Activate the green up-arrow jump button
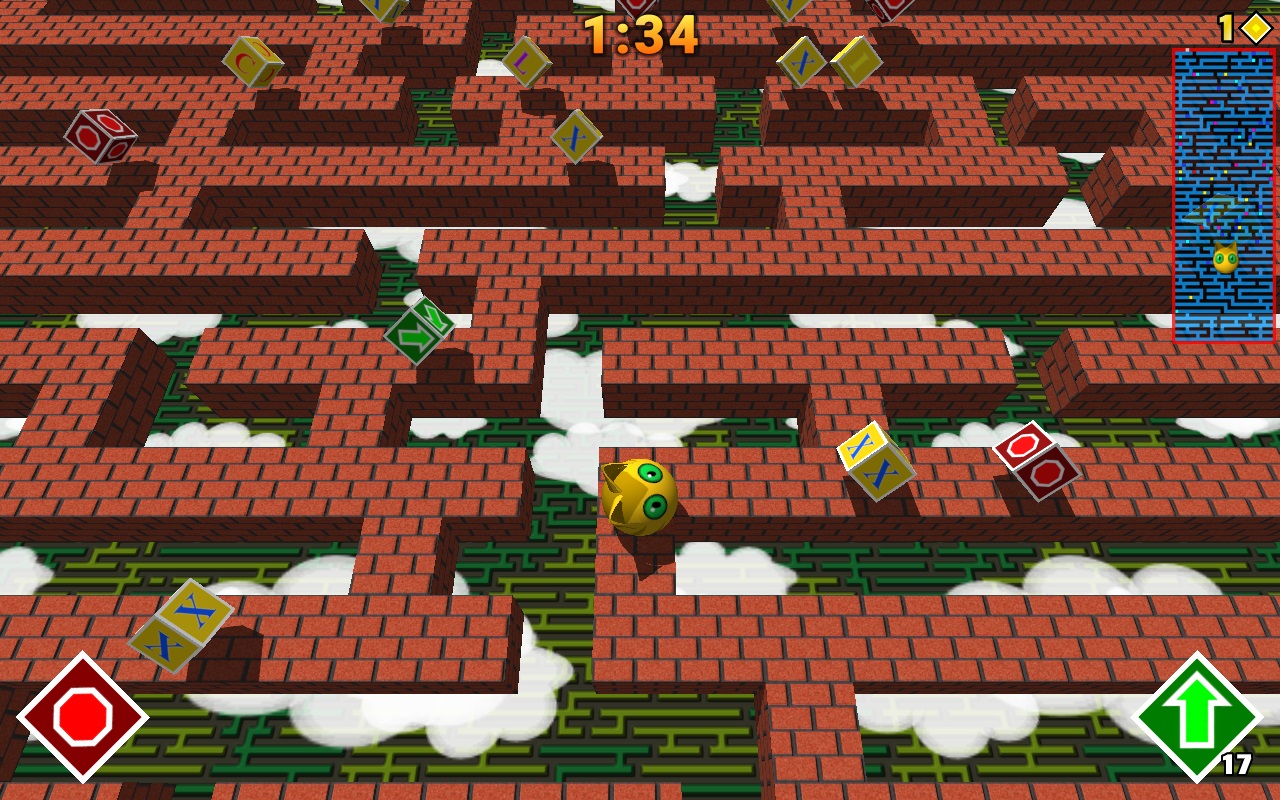The image size is (1280, 800). 1197,717
